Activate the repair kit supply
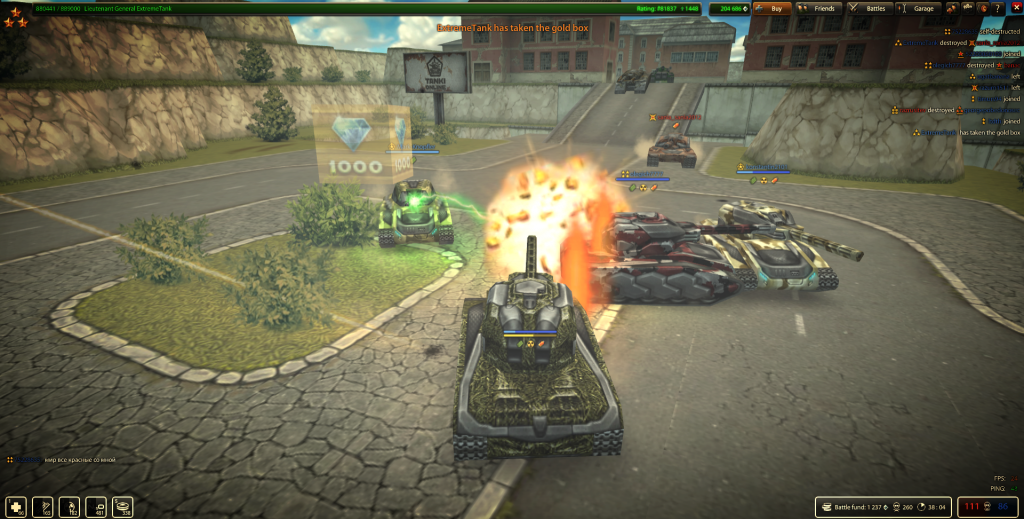The height and width of the screenshot is (519, 1024). [18, 506]
